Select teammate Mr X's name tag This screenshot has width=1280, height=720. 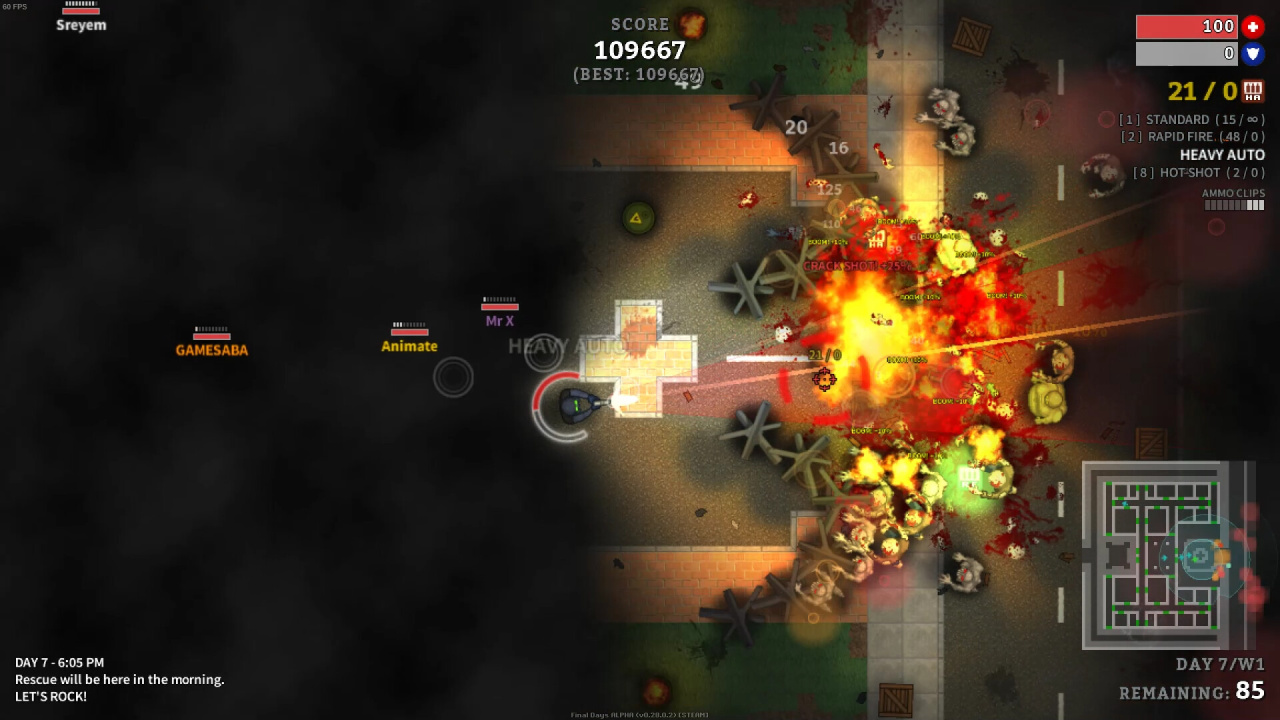tap(499, 321)
